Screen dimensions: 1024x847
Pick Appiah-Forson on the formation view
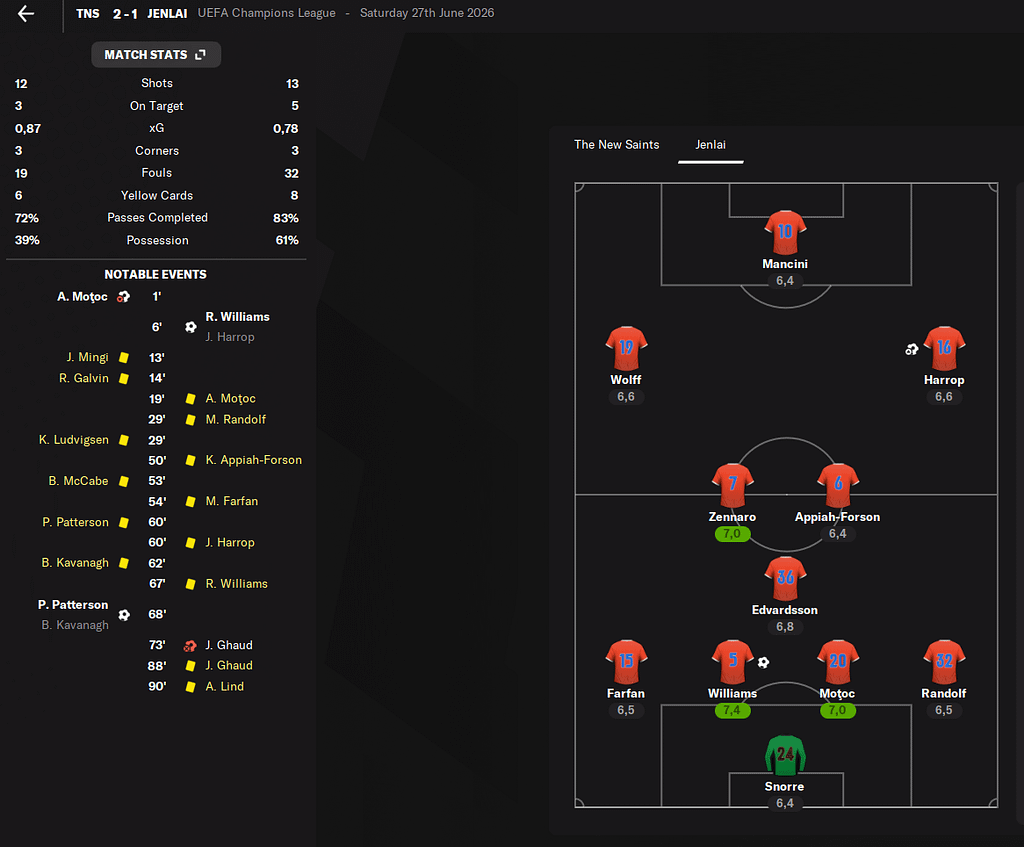838,486
